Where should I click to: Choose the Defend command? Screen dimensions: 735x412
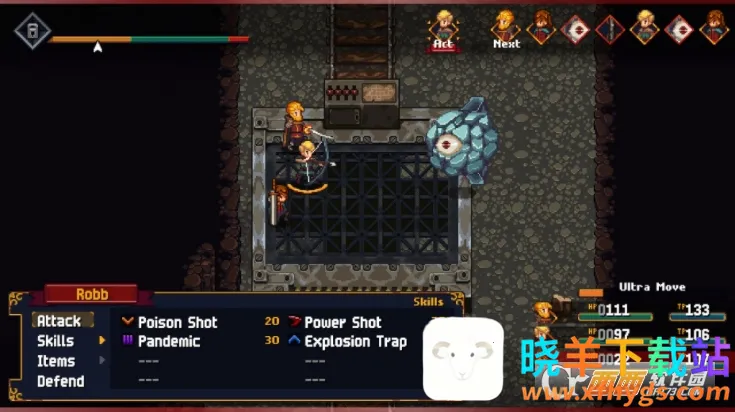tap(60, 381)
